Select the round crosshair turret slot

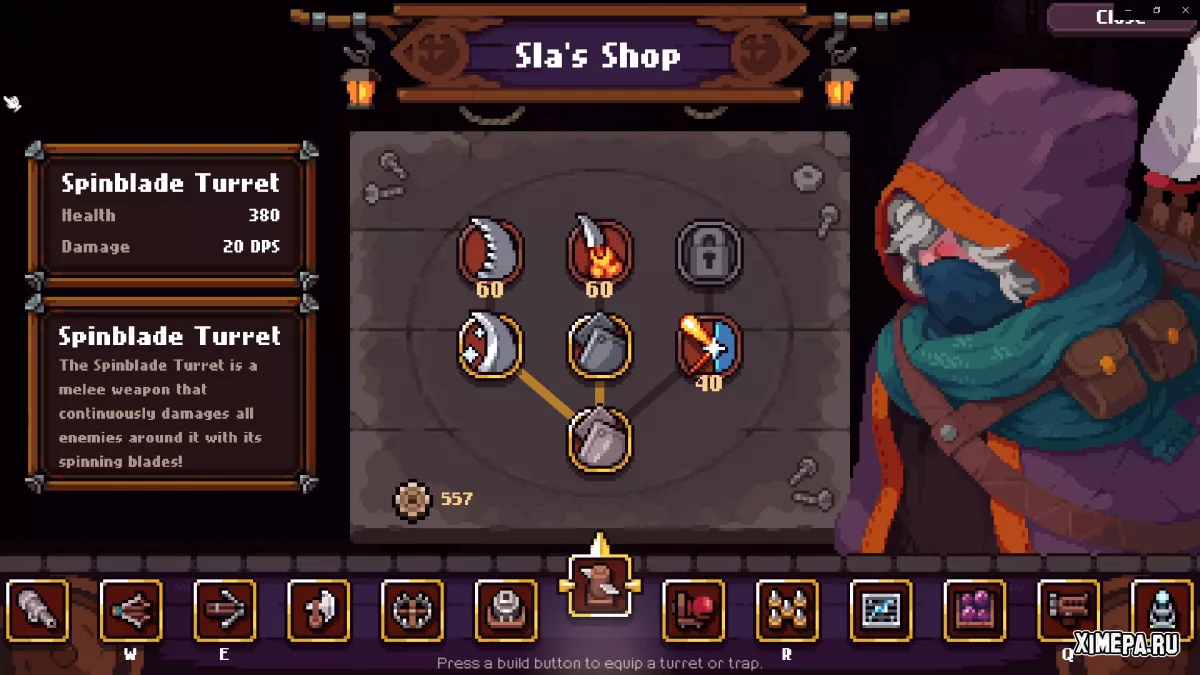tap(412, 610)
